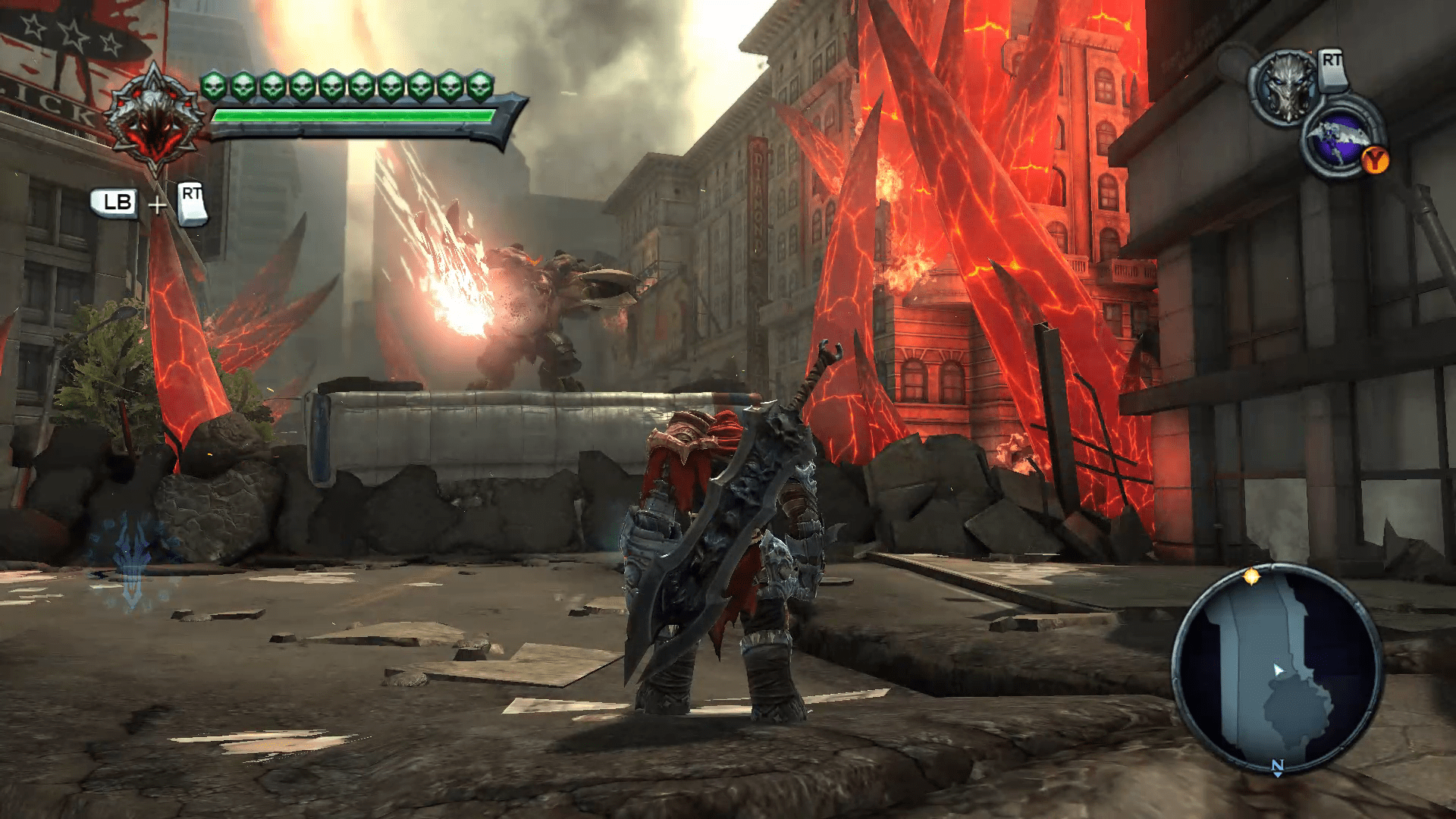Click the orange objective marker on minimap
This screenshot has width=1456, height=819.
coord(1251,577)
